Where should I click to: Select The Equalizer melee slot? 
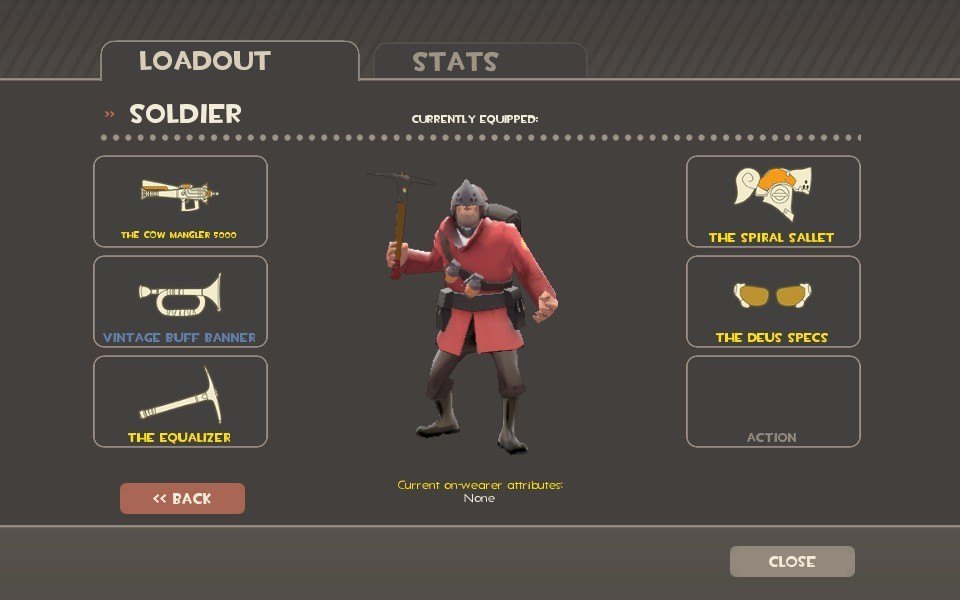tap(180, 401)
